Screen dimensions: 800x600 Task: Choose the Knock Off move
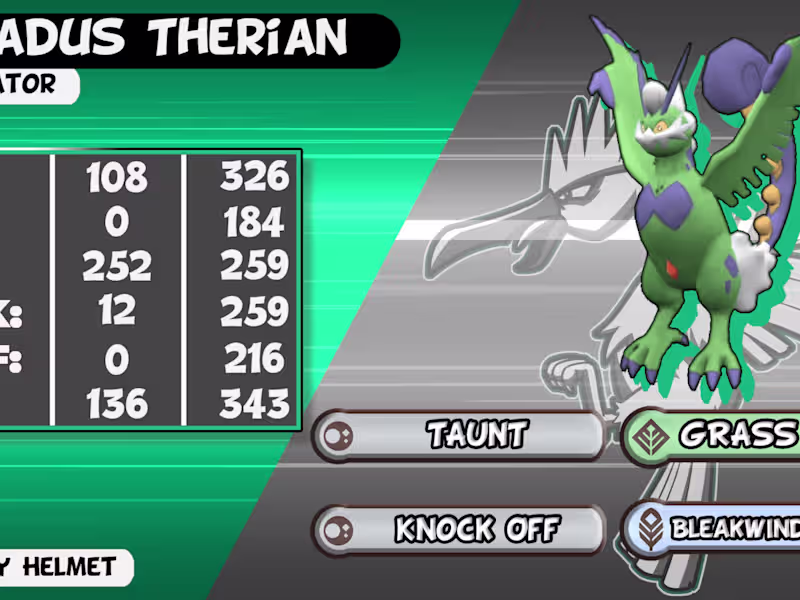pyautogui.click(x=460, y=529)
